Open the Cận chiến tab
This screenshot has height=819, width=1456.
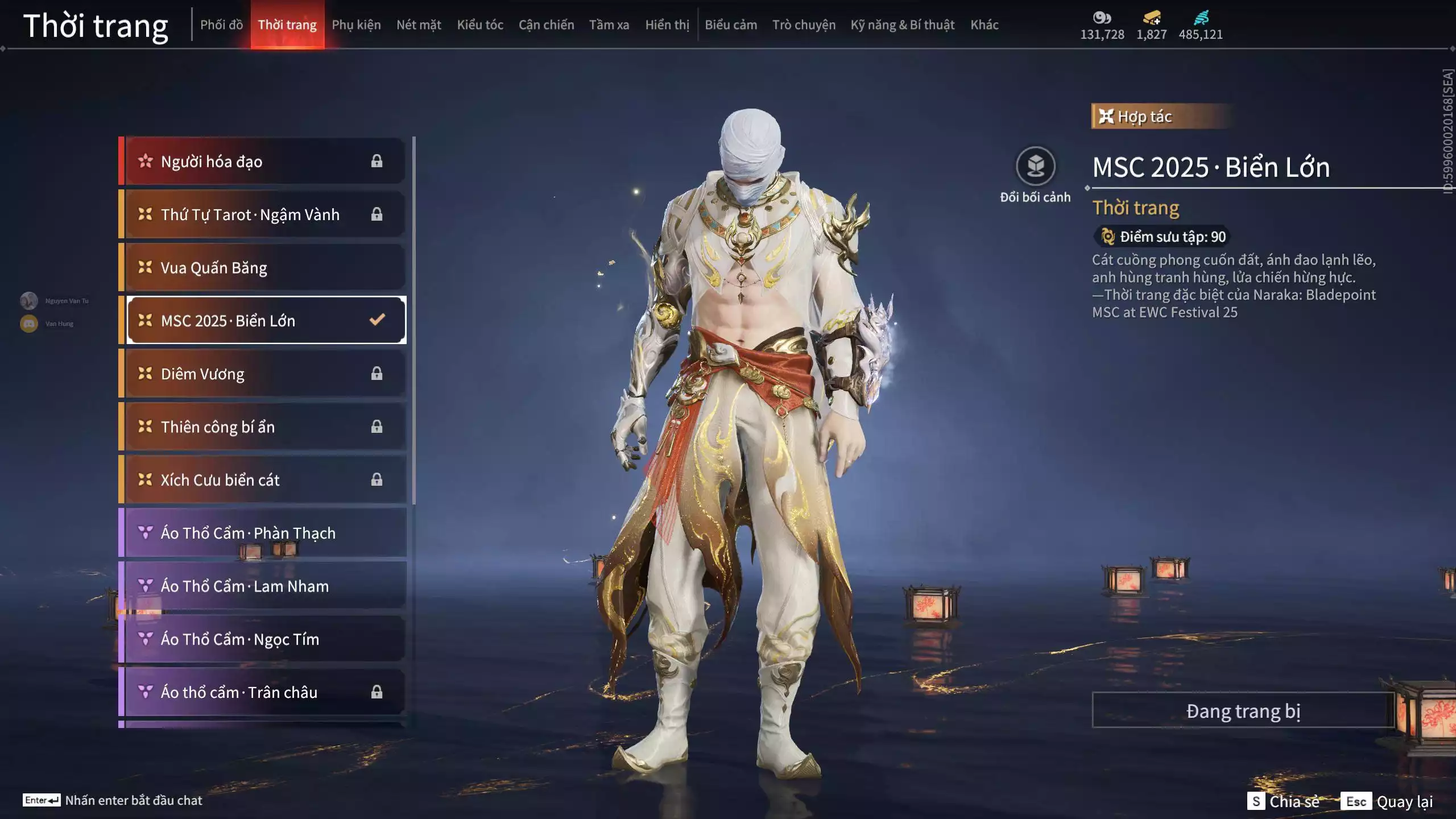coord(546,25)
